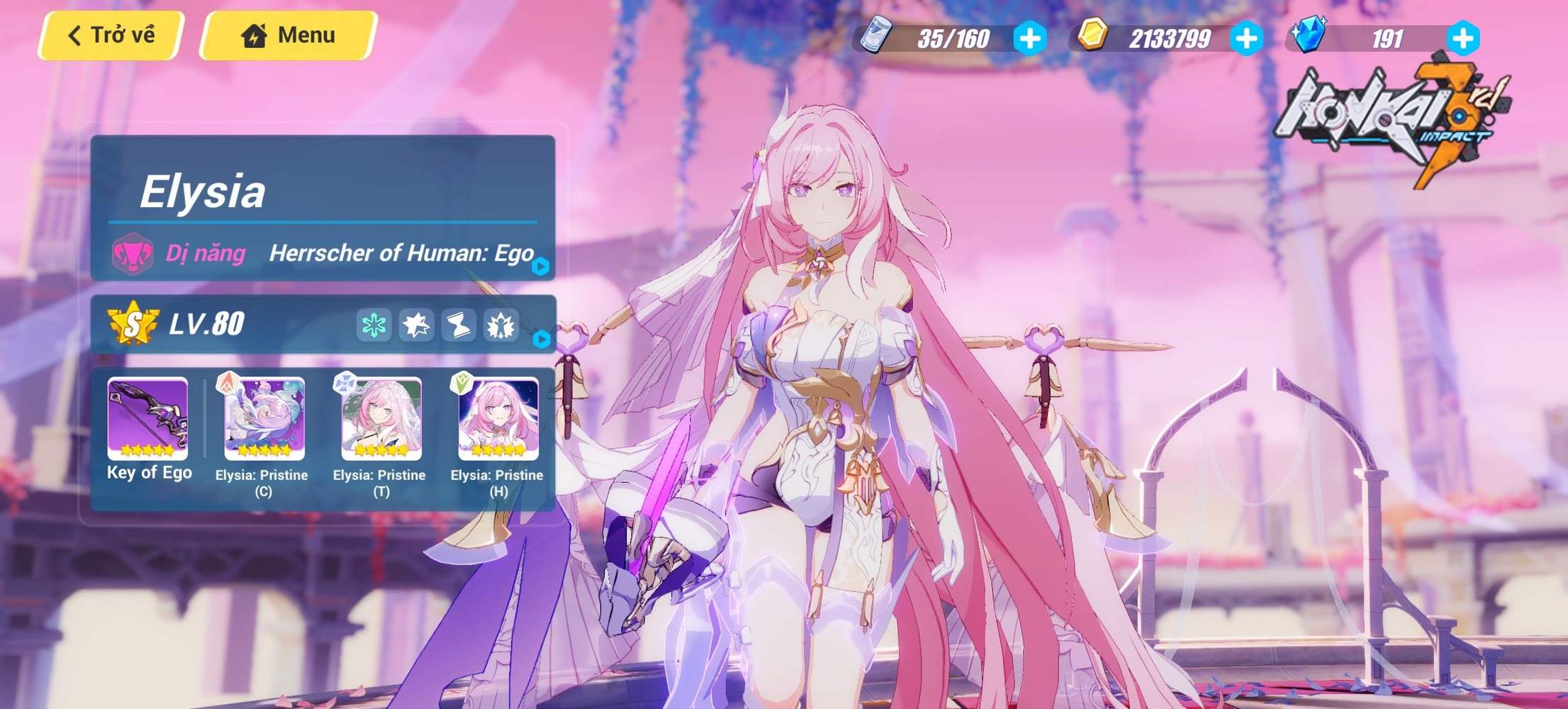1568x709 pixels.
Task: Open Elysia: Pristine (T) stigmata
Action: 380,422
